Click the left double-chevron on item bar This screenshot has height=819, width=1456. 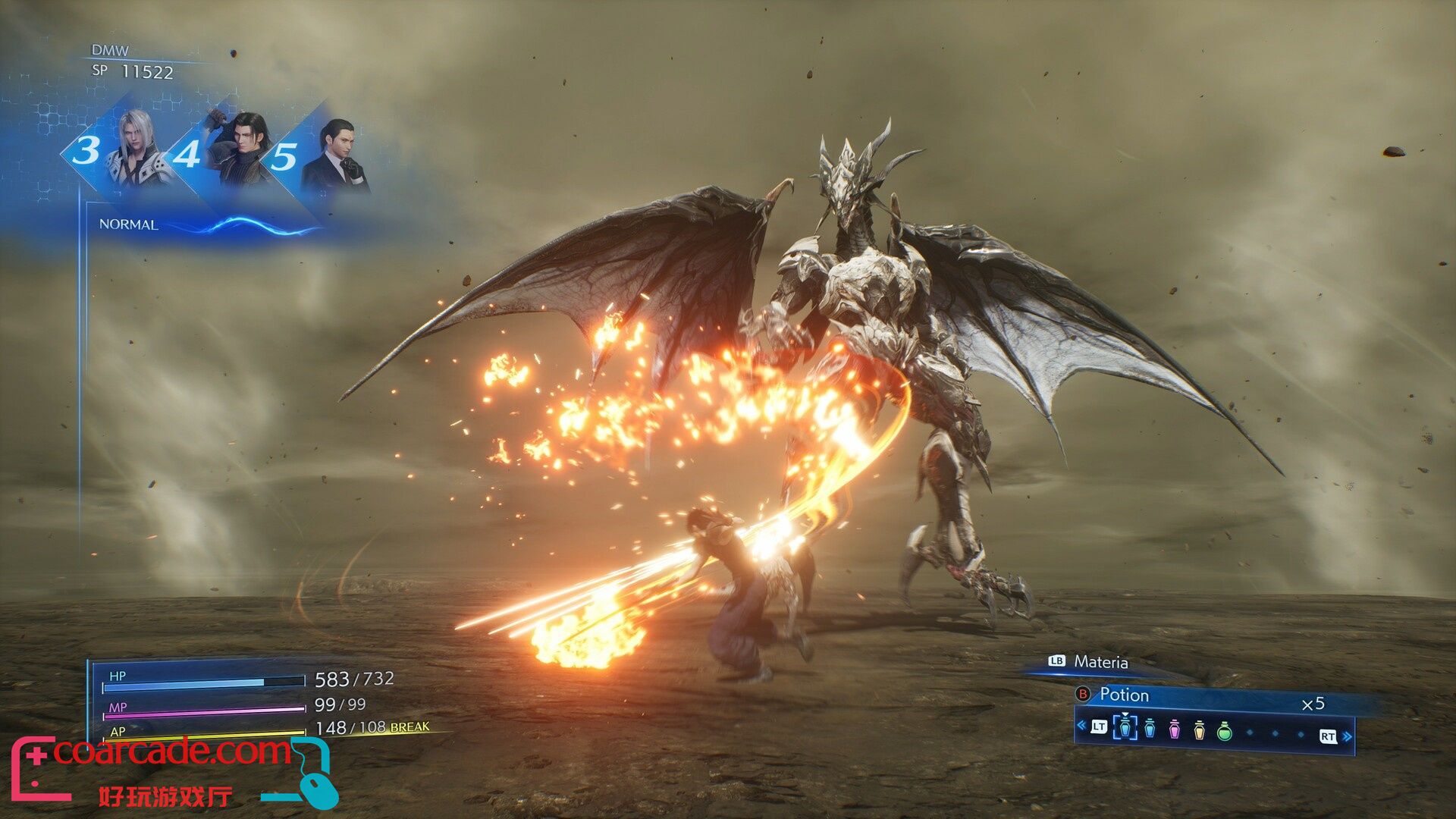(x=1081, y=726)
